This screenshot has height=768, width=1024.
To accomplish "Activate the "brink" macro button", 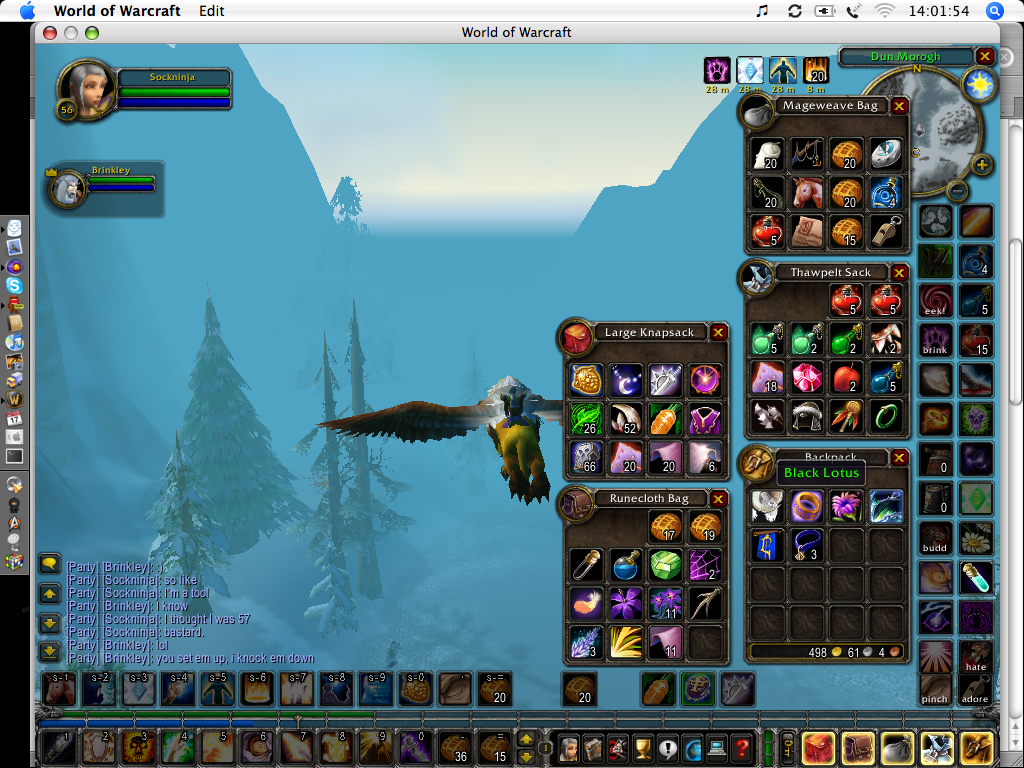I will pyautogui.click(x=936, y=338).
